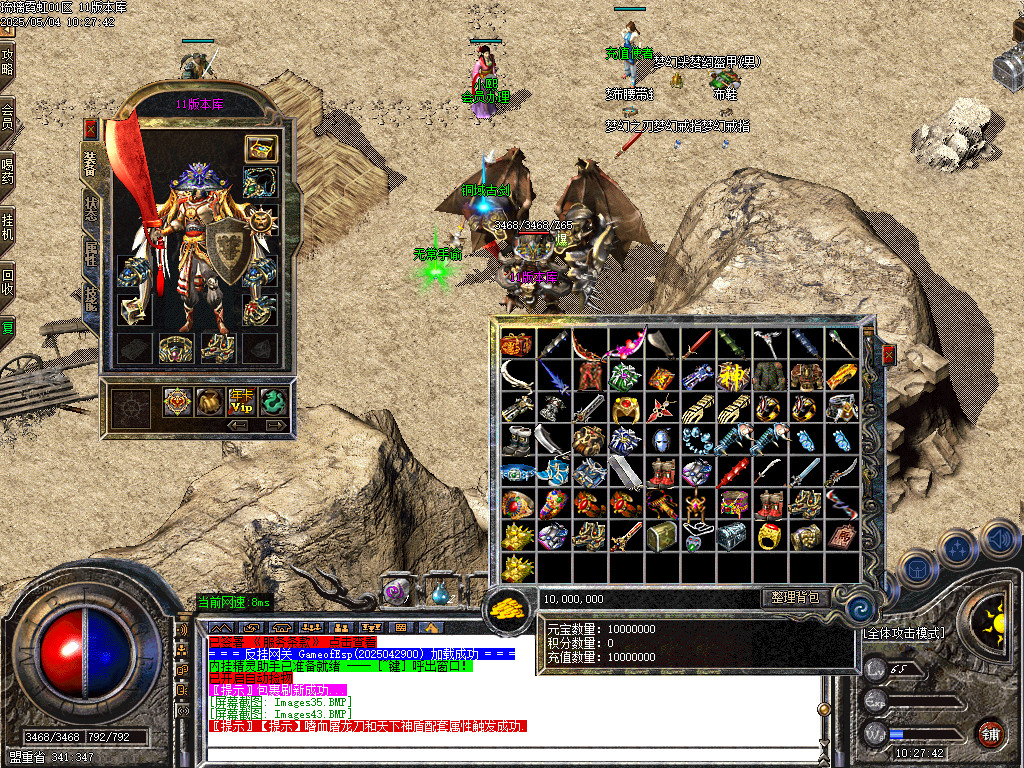The image size is (1024, 768).
Task: Select the blue face mask item
Action: click(x=658, y=441)
